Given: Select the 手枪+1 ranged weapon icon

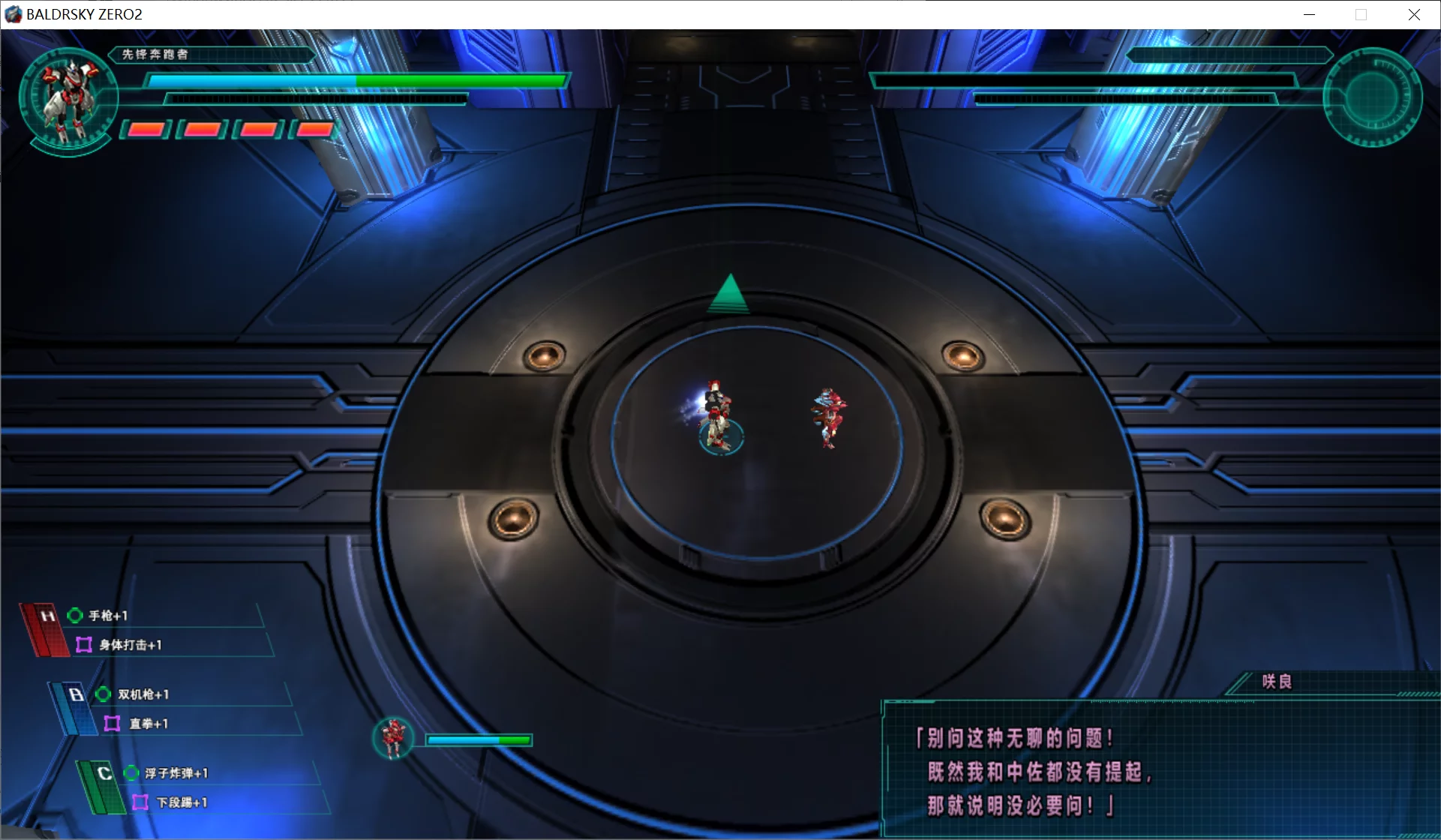Looking at the screenshot, I should (x=74, y=614).
